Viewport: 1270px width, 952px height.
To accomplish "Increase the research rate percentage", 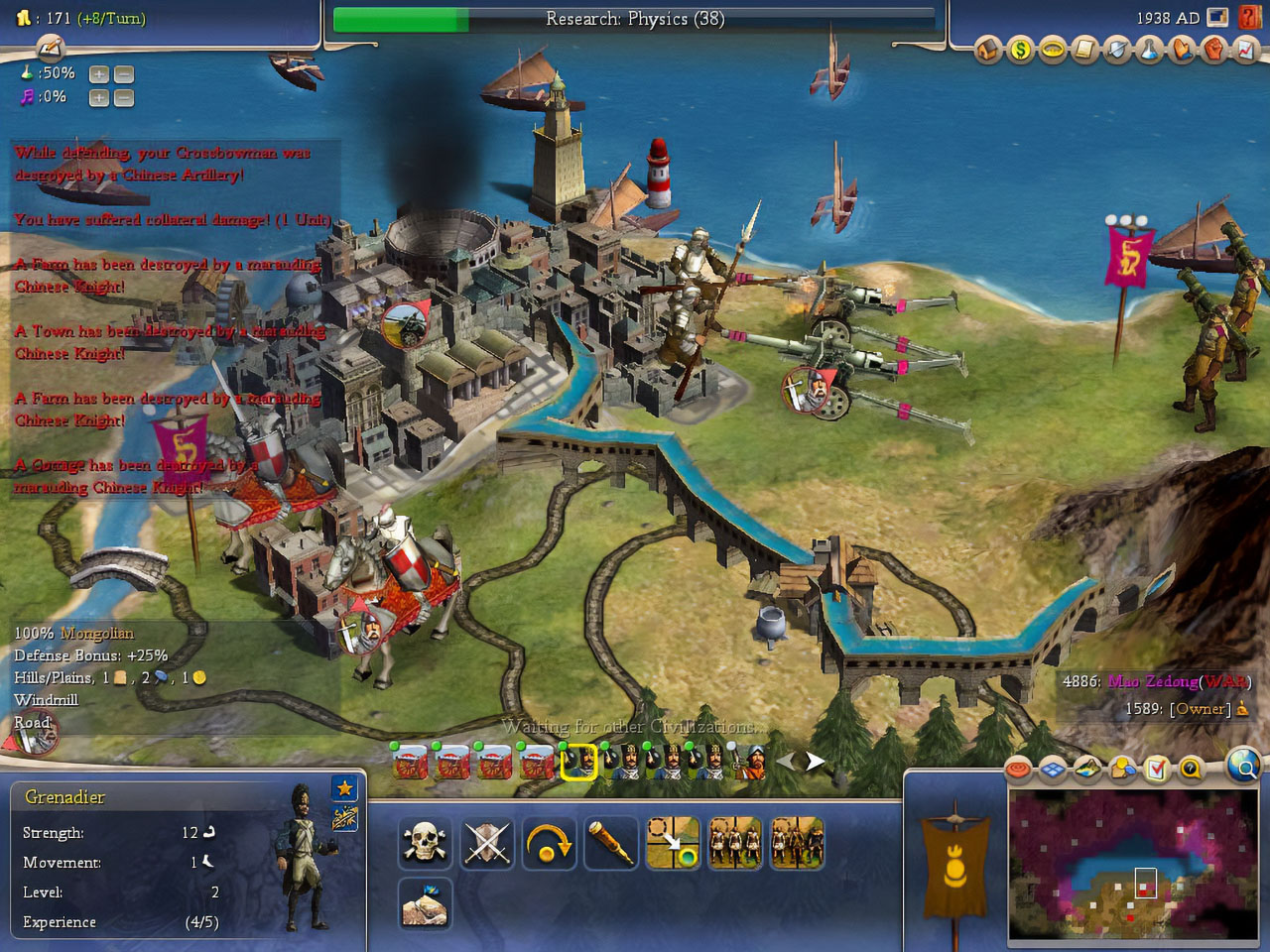I will coord(98,74).
